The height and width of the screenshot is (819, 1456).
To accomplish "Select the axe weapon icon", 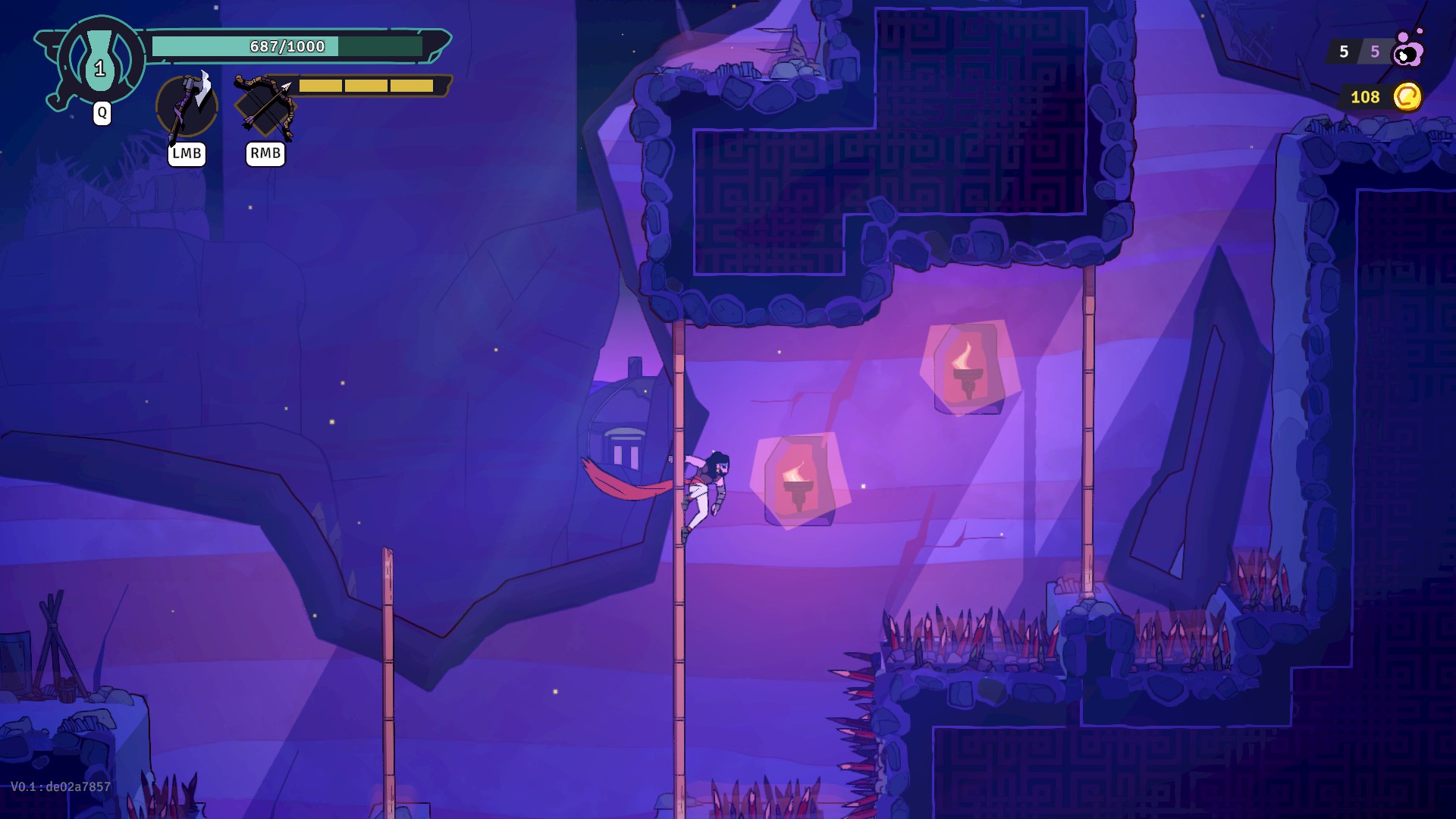I will point(187,106).
